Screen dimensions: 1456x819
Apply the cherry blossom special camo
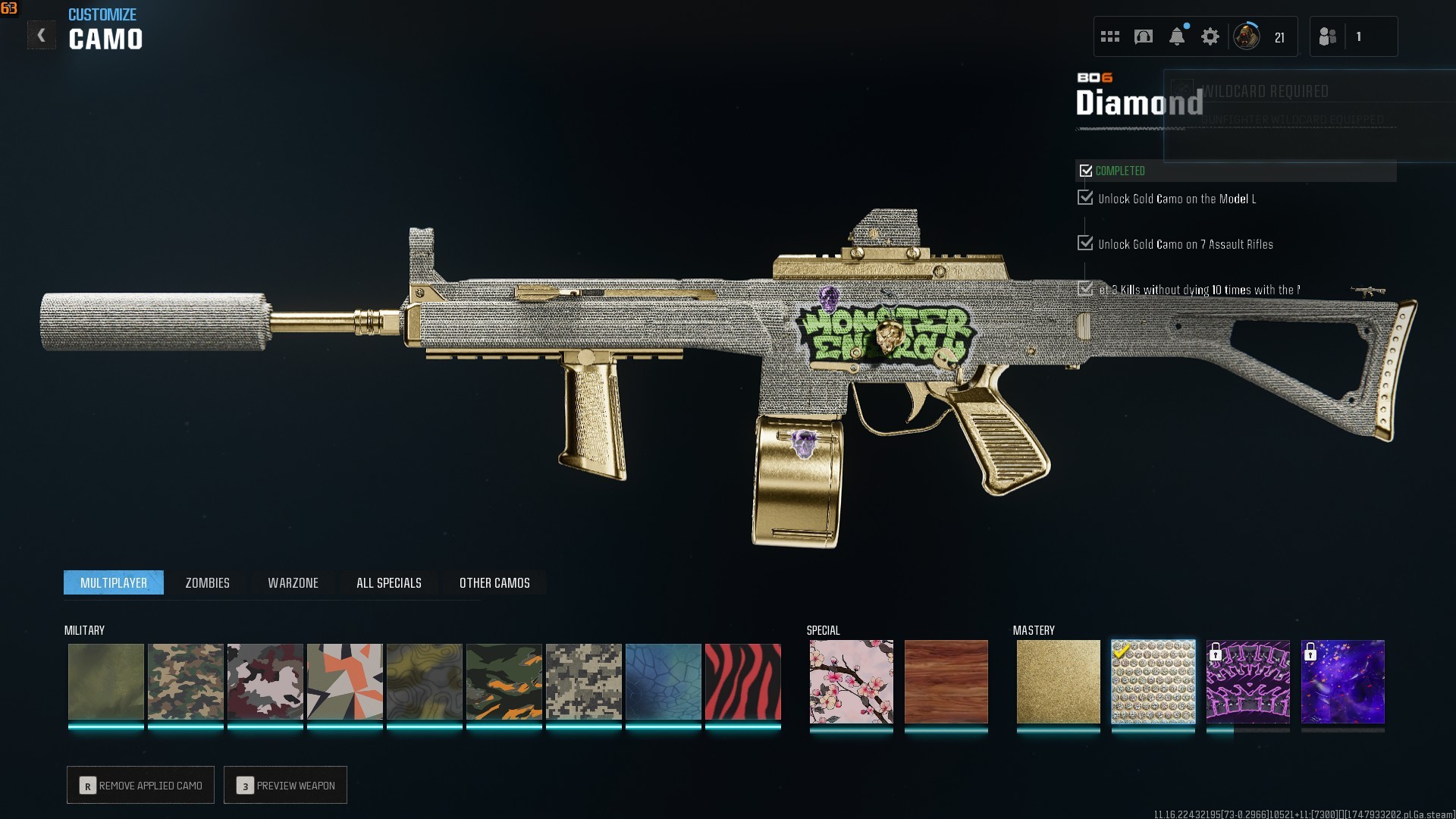851,681
